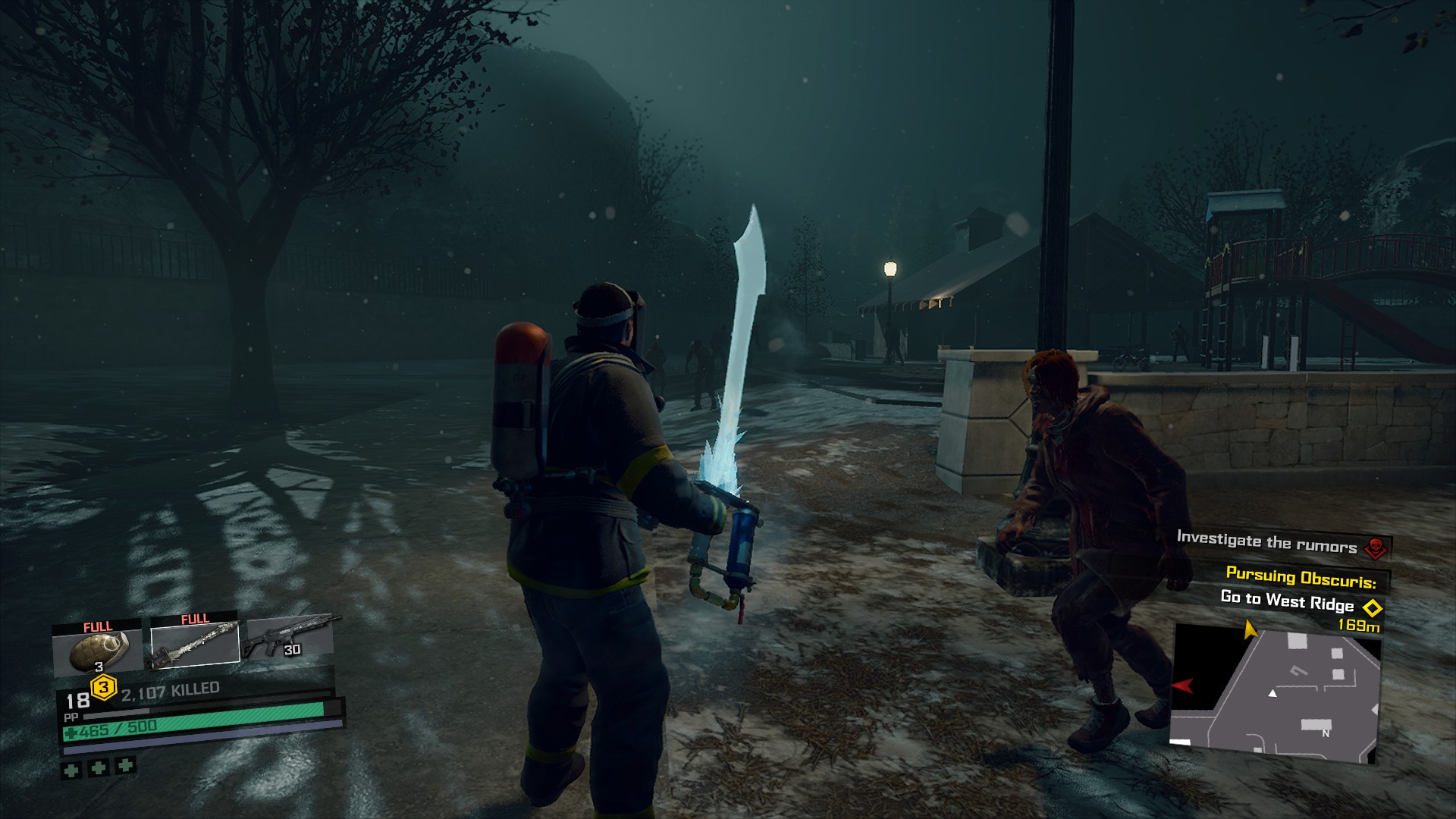1456x819 pixels.
Task: Choose the ice sword melee slot
Action: click(x=195, y=643)
